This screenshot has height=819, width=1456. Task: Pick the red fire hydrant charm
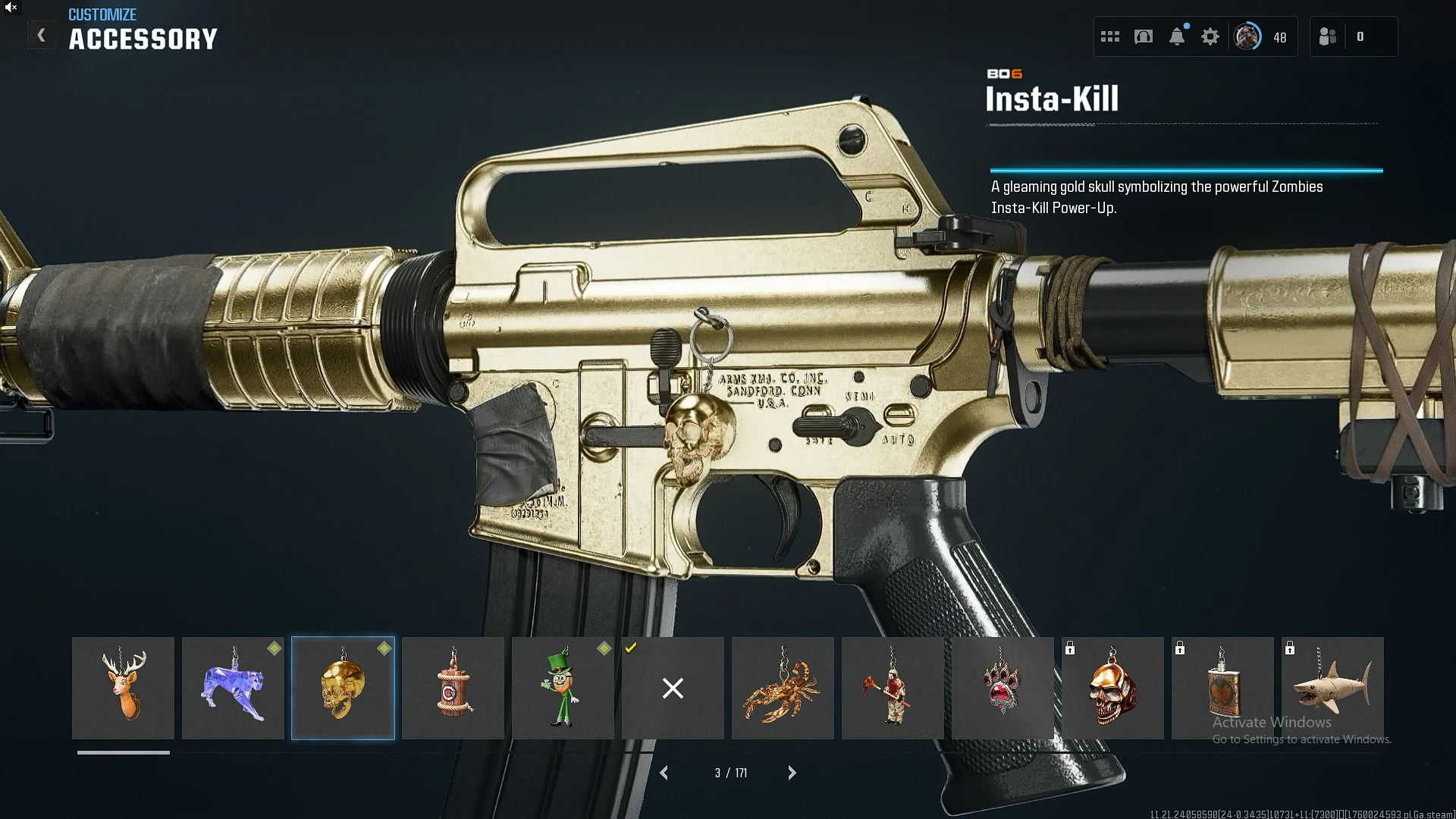pos(453,688)
